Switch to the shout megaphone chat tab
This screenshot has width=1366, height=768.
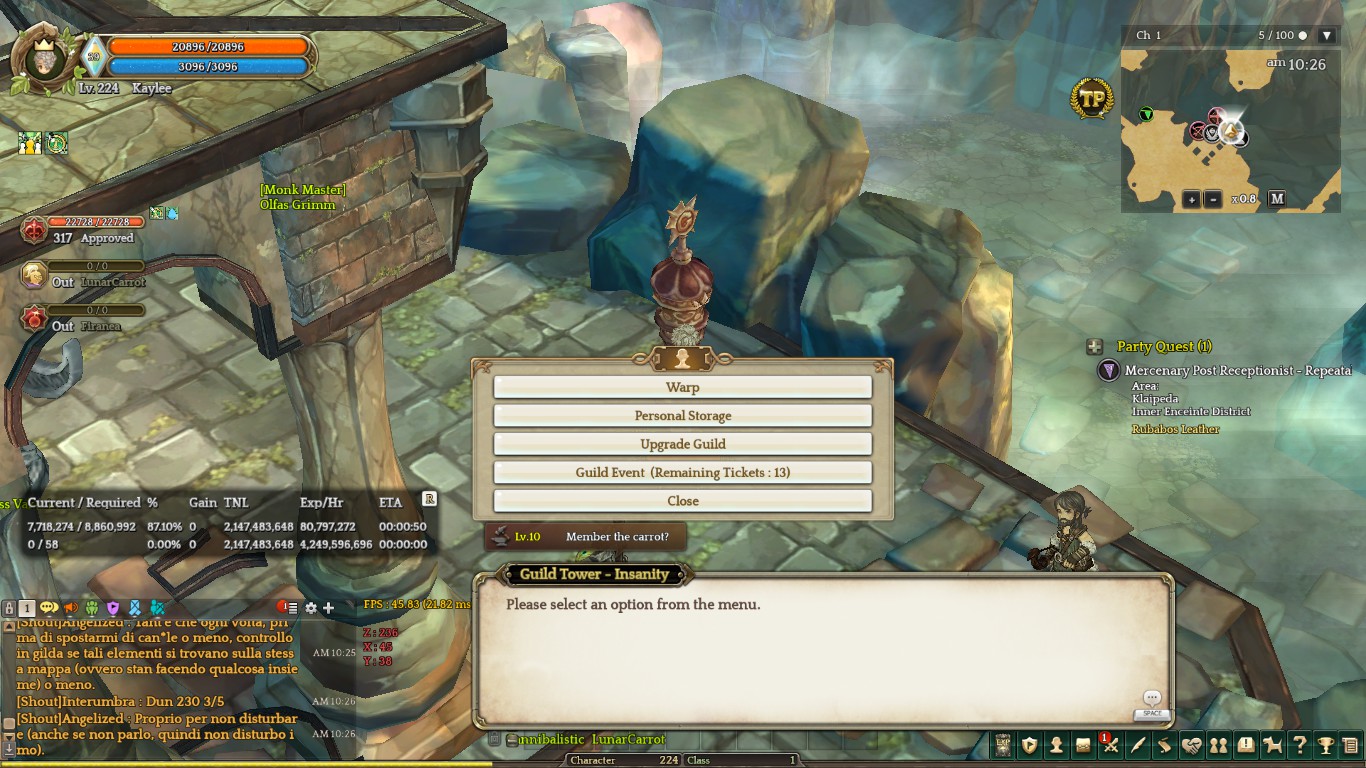(x=71, y=608)
